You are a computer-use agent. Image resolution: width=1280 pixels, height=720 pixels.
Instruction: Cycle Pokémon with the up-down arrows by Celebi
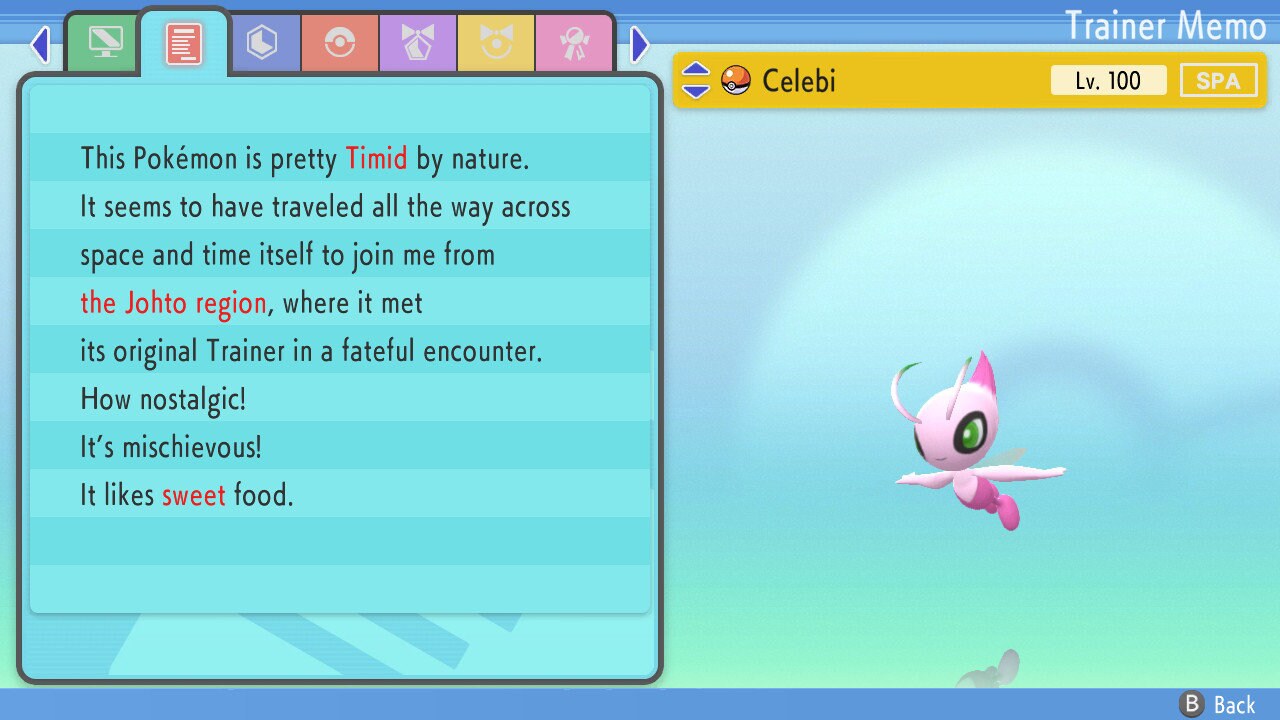(x=695, y=81)
